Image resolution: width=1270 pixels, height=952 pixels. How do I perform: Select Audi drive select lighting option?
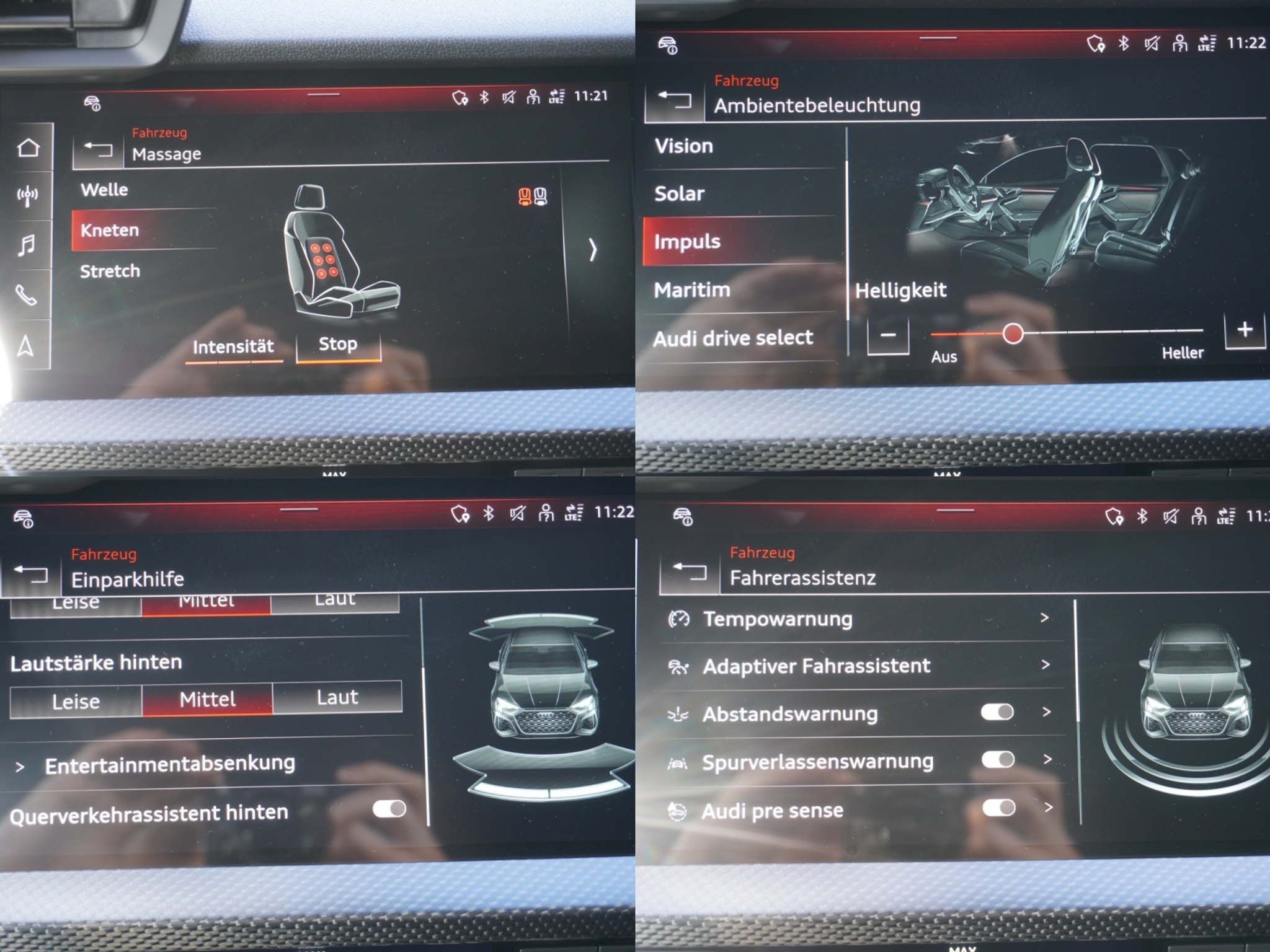pyautogui.click(x=733, y=338)
